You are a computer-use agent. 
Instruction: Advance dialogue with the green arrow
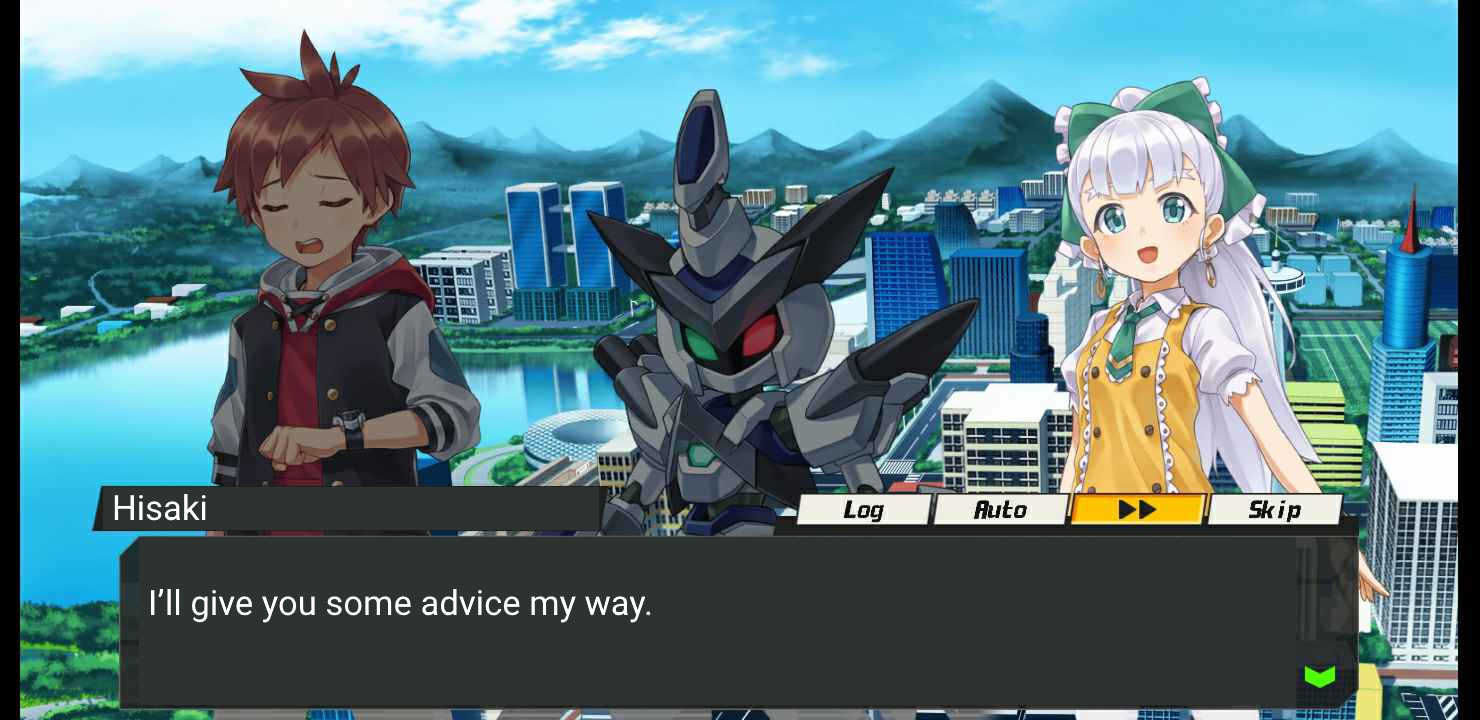(1319, 677)
